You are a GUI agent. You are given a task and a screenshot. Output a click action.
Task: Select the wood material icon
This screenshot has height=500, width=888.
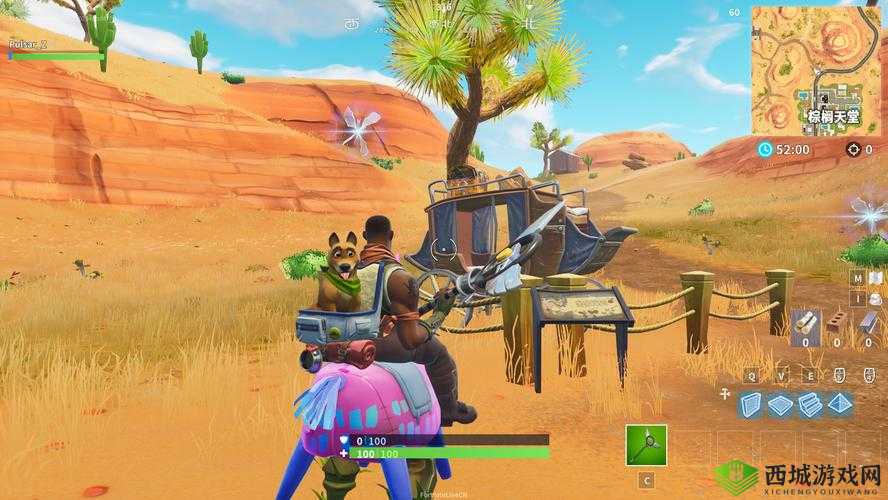click(x=804, y=320)
